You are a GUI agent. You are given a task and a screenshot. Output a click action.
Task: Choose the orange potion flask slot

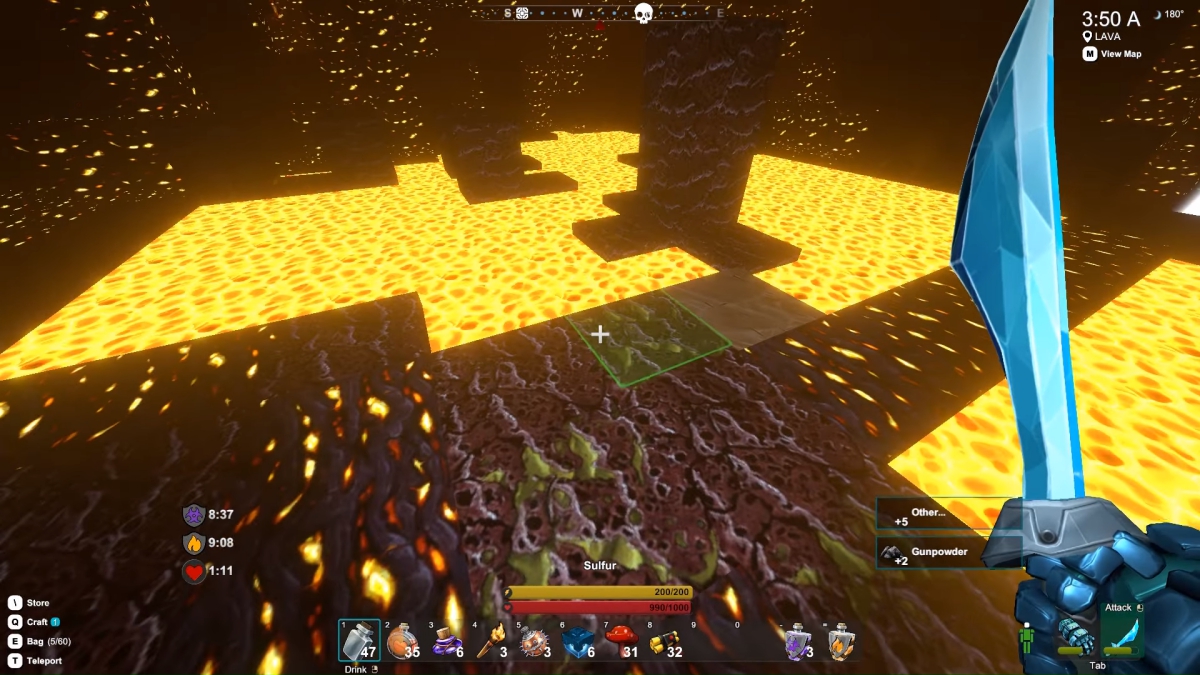(402, 641)
